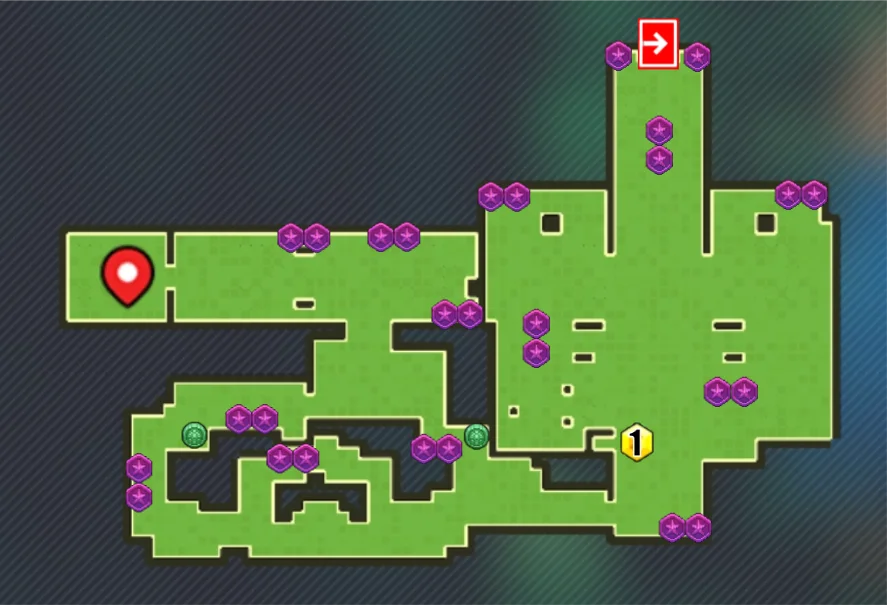Click the red exit arrow marker
Screen dimensions: 887x605
click(x=657, y=44)
